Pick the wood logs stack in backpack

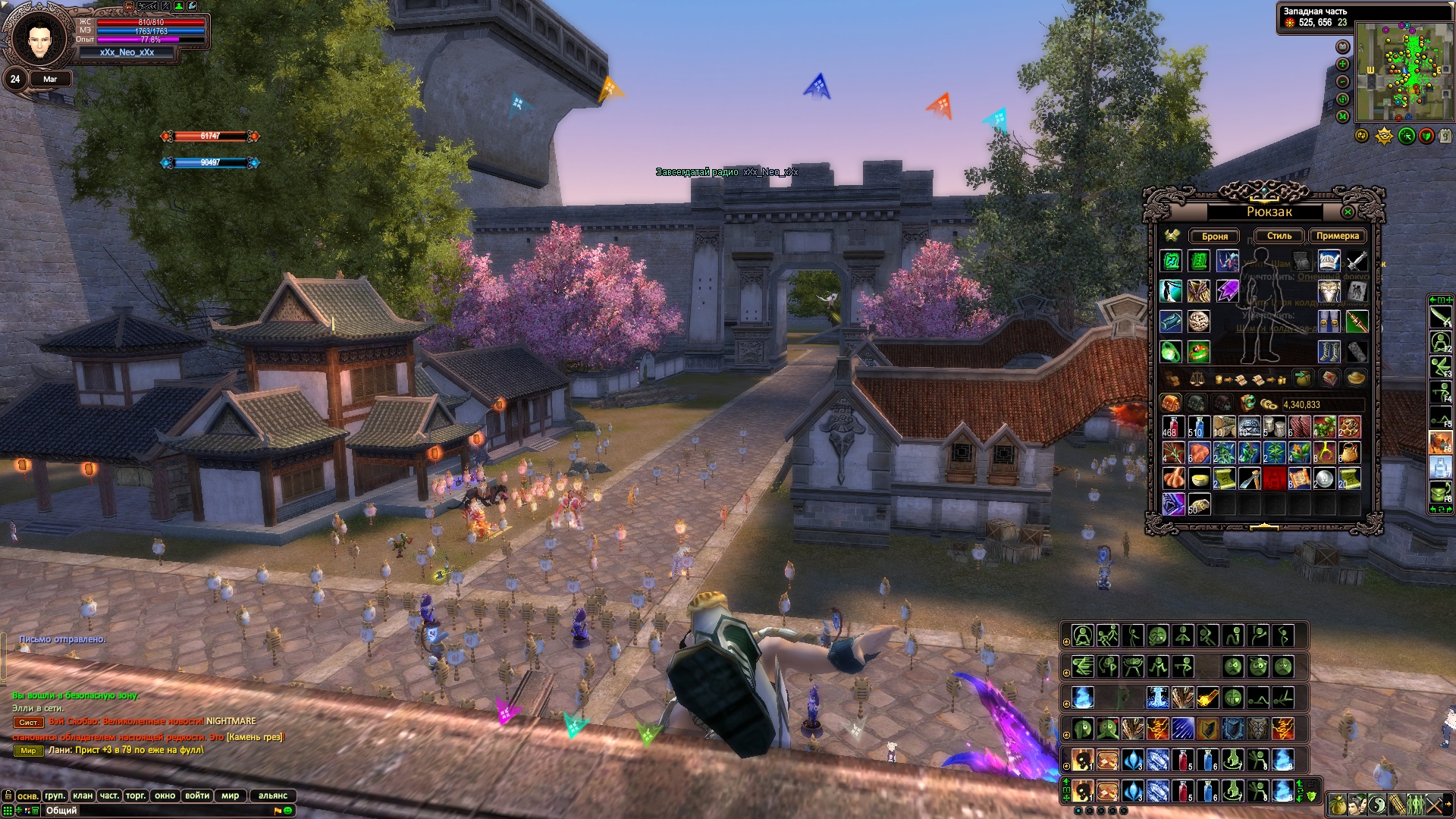coord(1223,427)
